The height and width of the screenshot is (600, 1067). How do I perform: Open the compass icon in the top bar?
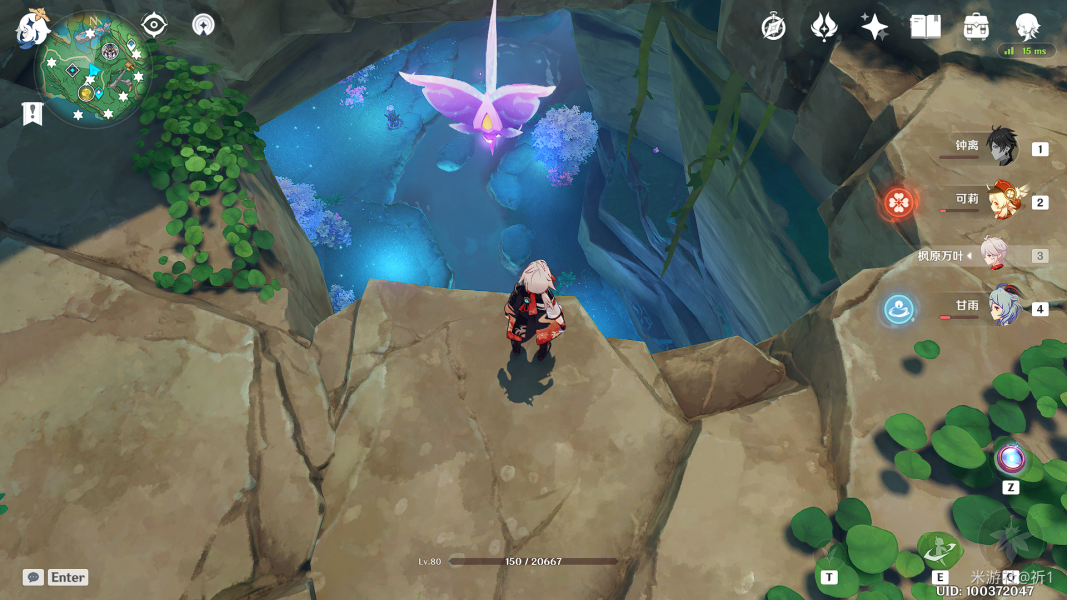(x=773, y=27)
